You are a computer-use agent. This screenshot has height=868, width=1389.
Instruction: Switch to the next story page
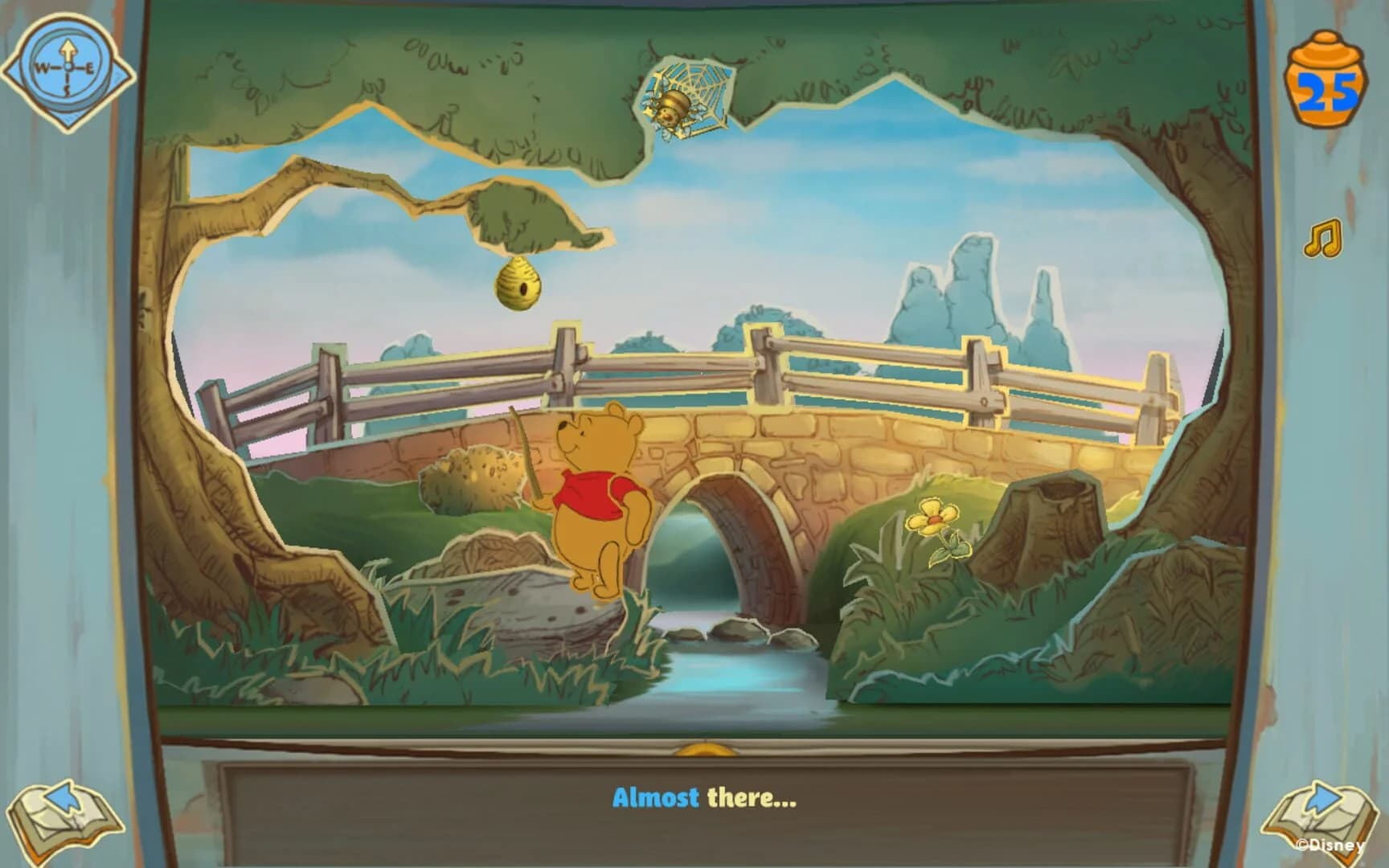(1322, 812)
